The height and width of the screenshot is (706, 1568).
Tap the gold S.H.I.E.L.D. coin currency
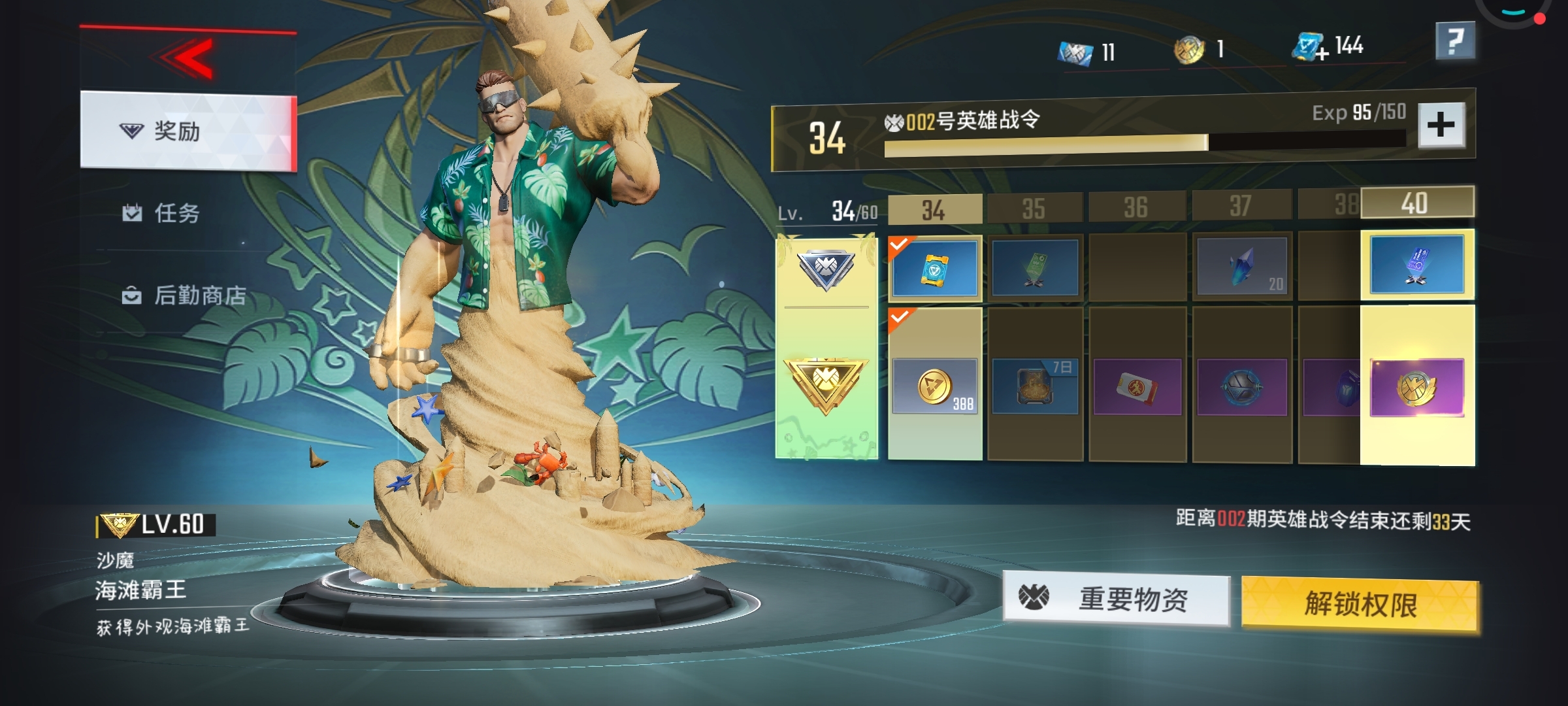[1189, 50]
